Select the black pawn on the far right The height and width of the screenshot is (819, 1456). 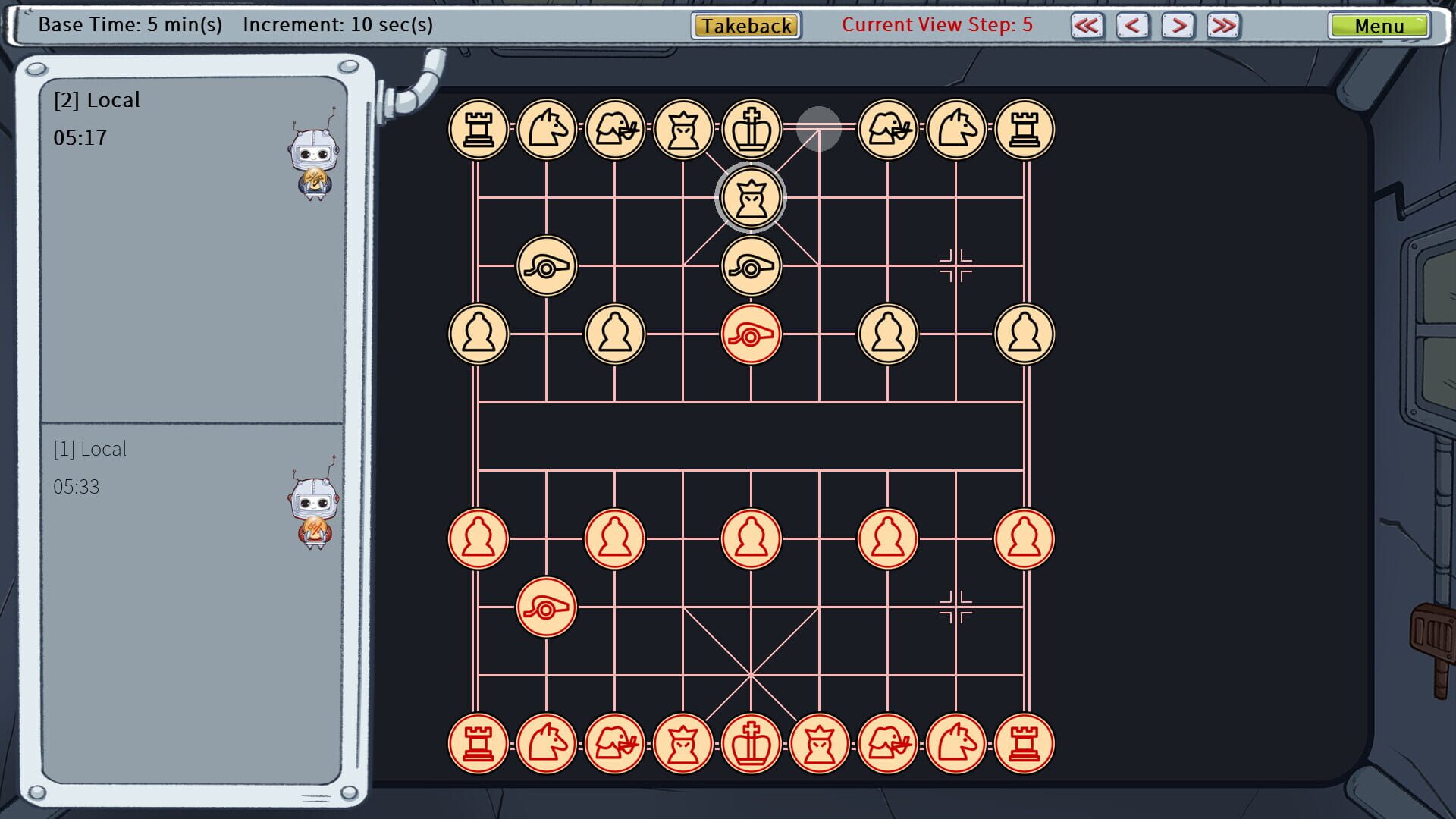1025,334
